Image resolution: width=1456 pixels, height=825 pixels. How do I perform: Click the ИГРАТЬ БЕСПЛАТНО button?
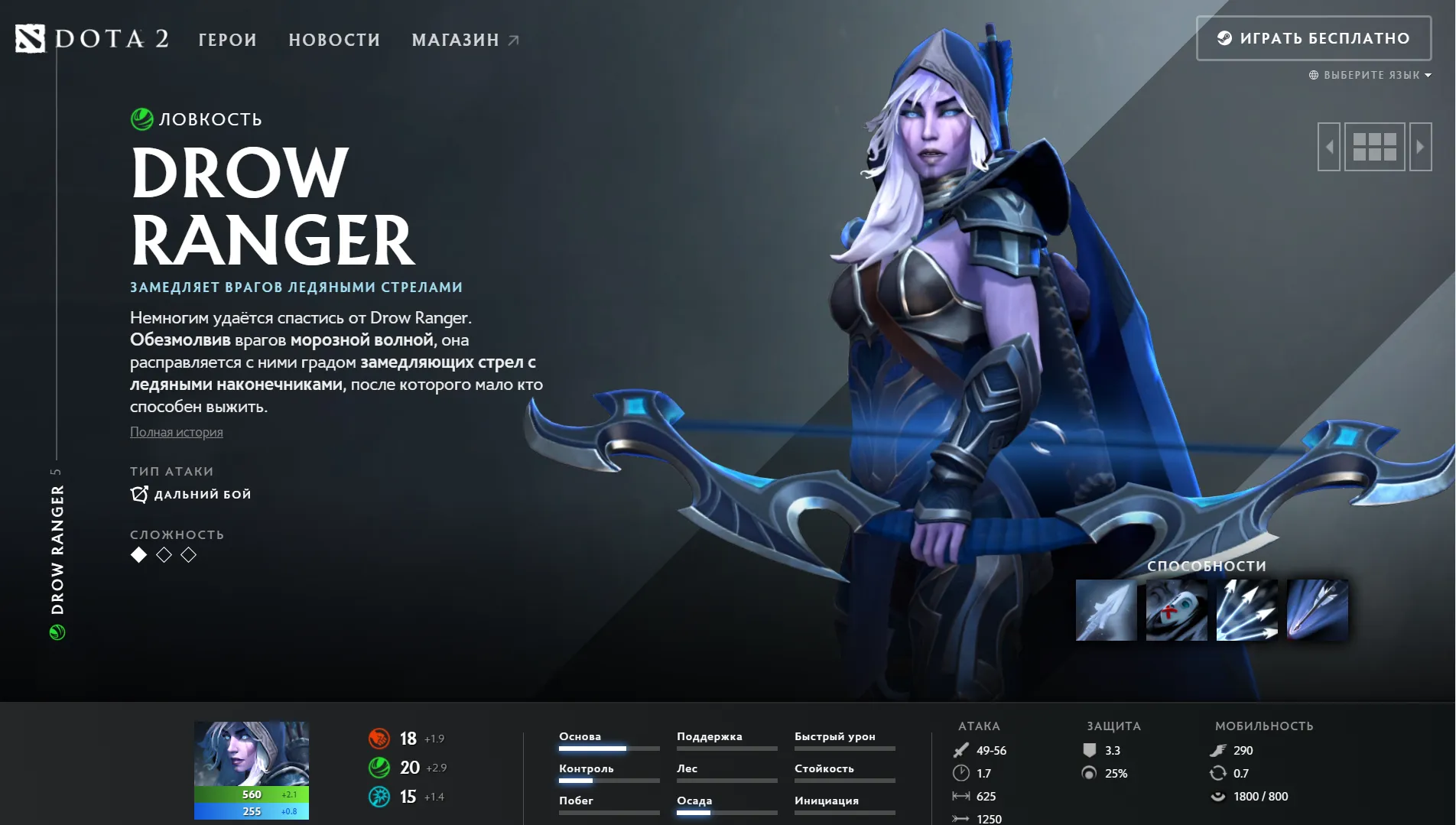1312,37
